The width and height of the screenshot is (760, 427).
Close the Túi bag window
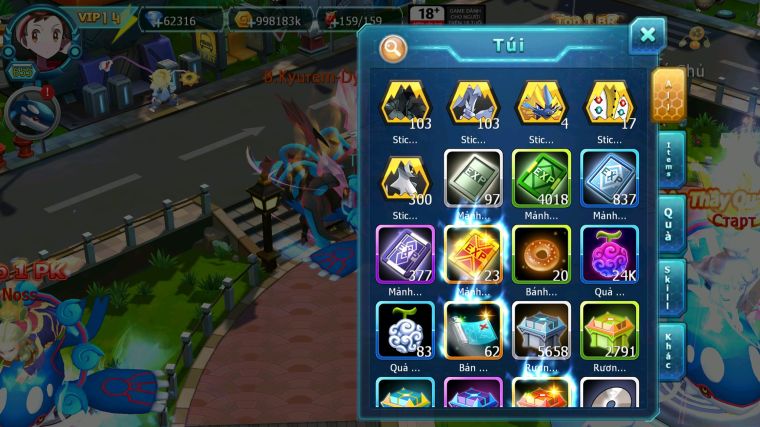(x=647, y=35)
